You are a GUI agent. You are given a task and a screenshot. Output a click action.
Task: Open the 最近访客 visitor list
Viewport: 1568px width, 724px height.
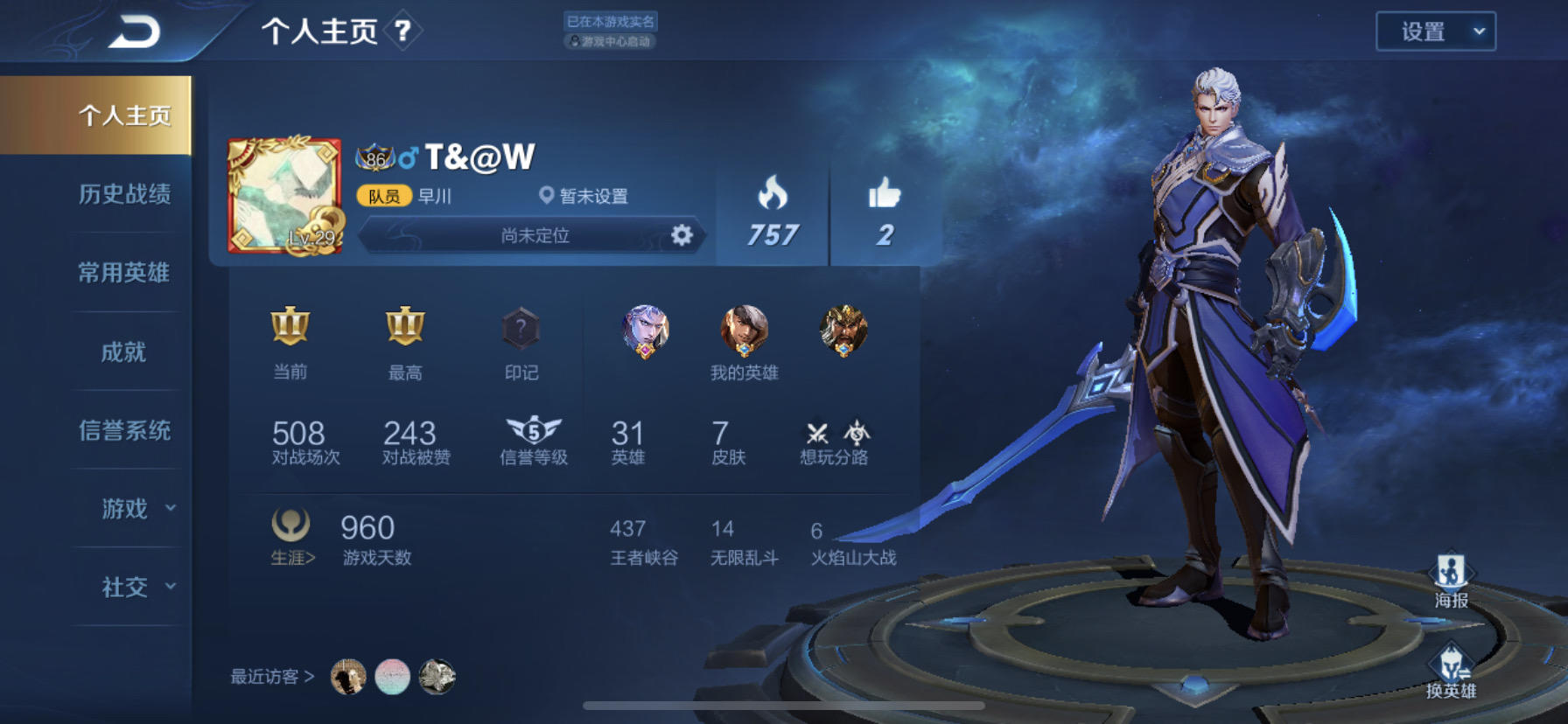coord(272,677)
